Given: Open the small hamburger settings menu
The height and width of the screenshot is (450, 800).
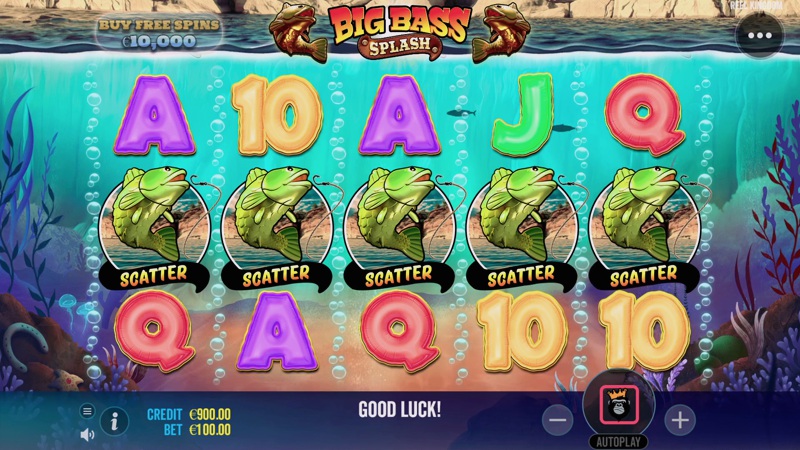Looking at the screenshot, I should coord(87,411).
